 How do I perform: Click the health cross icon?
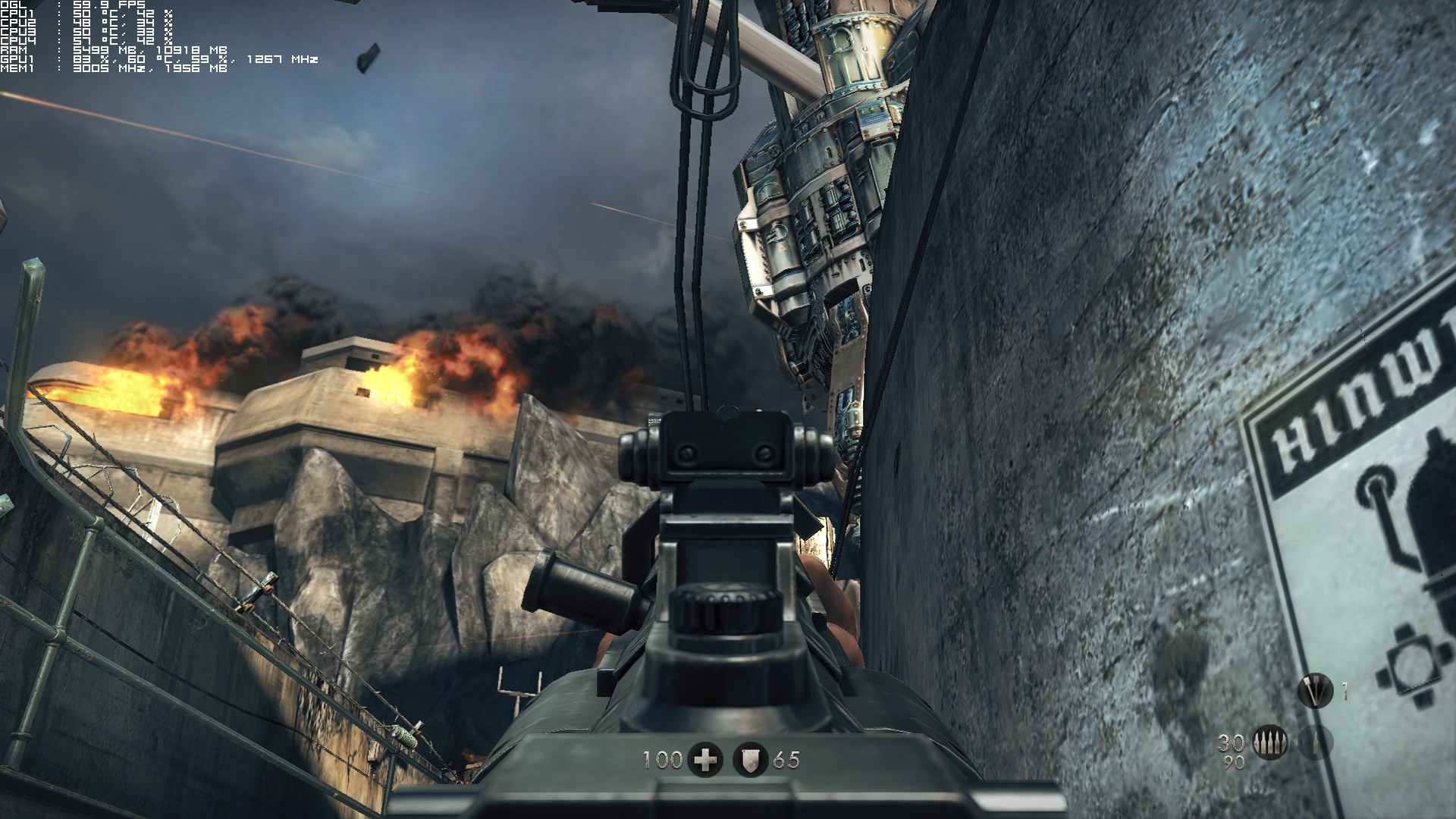tap(705, 760)
